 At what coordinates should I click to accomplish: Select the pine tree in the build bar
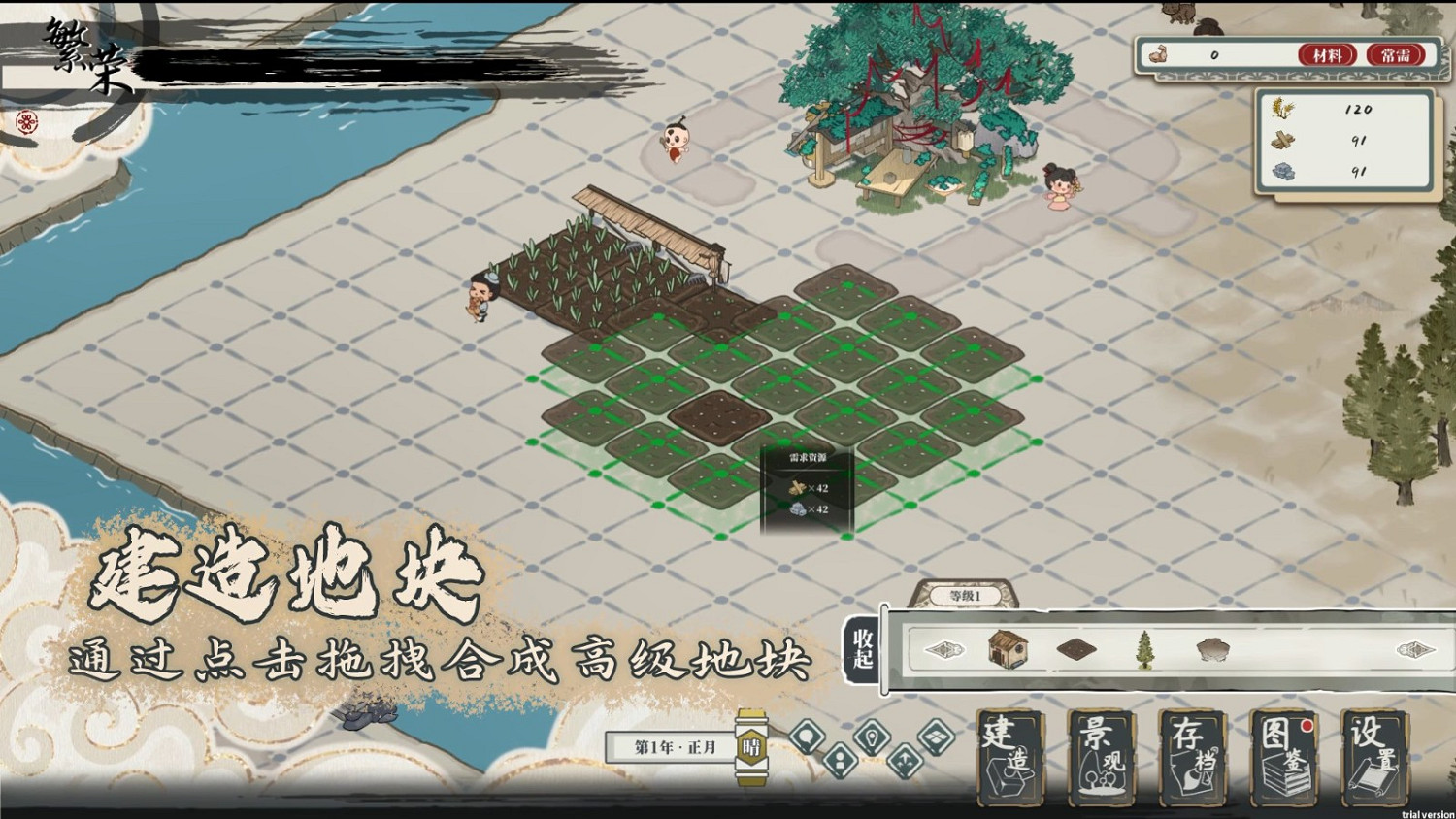point(1143,650)
